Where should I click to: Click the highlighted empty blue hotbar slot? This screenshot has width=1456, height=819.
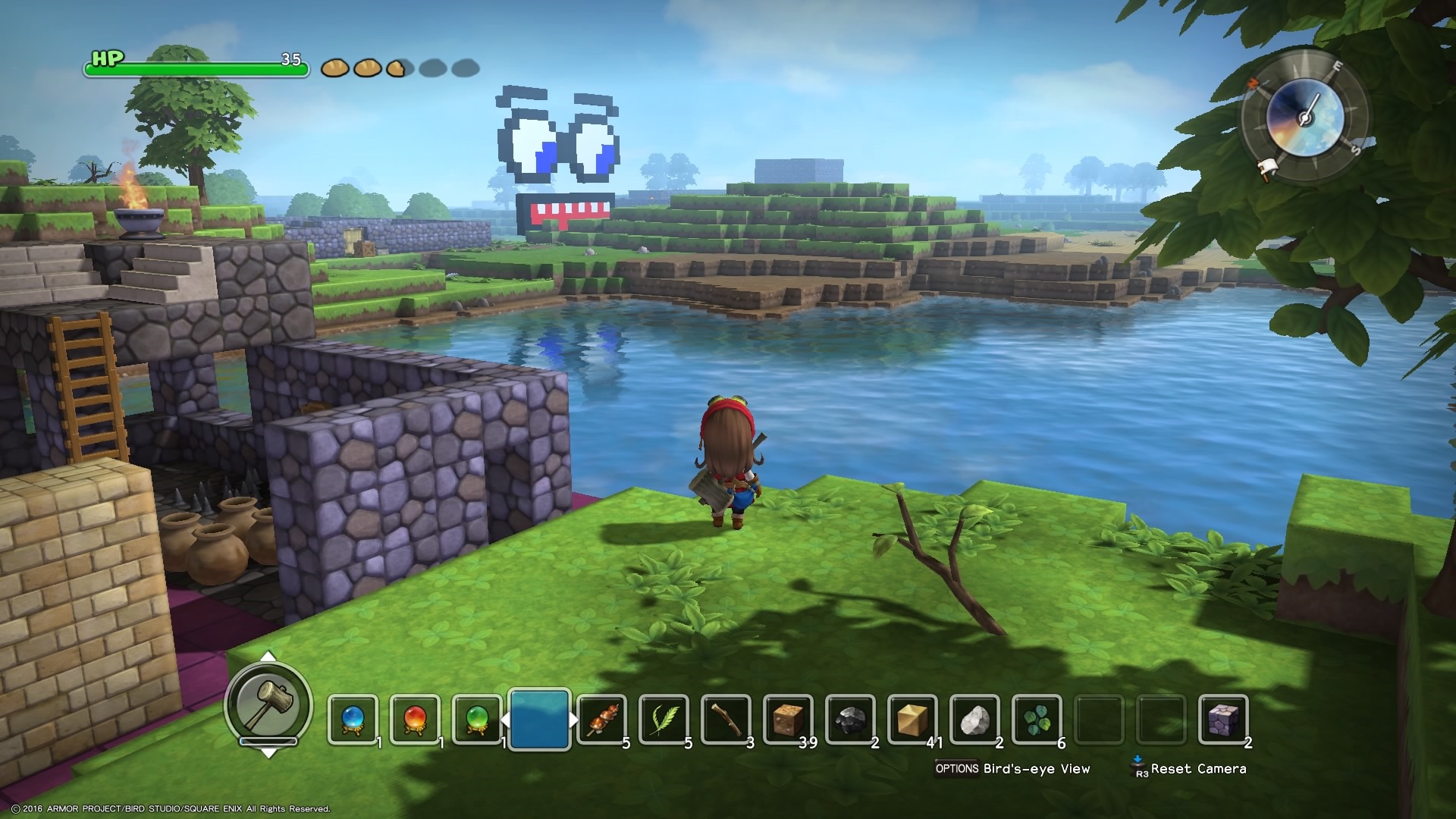(x=539, y=719)
